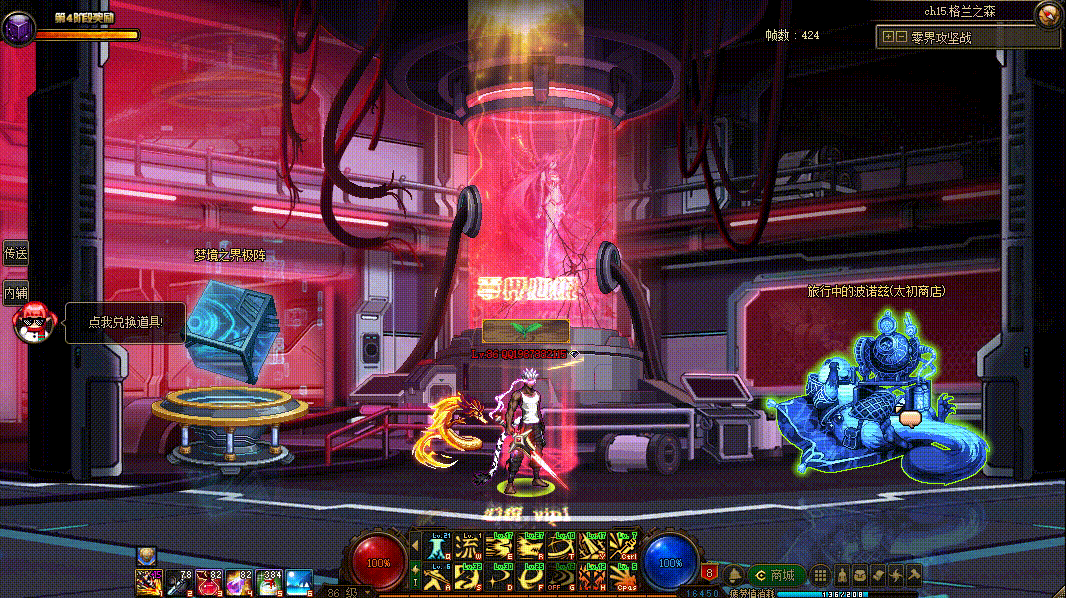Collapse the 零界攻坚战 tracker with the minus button
The height and width of the screenshot is (598, 1066).
(x=901, y=38)
